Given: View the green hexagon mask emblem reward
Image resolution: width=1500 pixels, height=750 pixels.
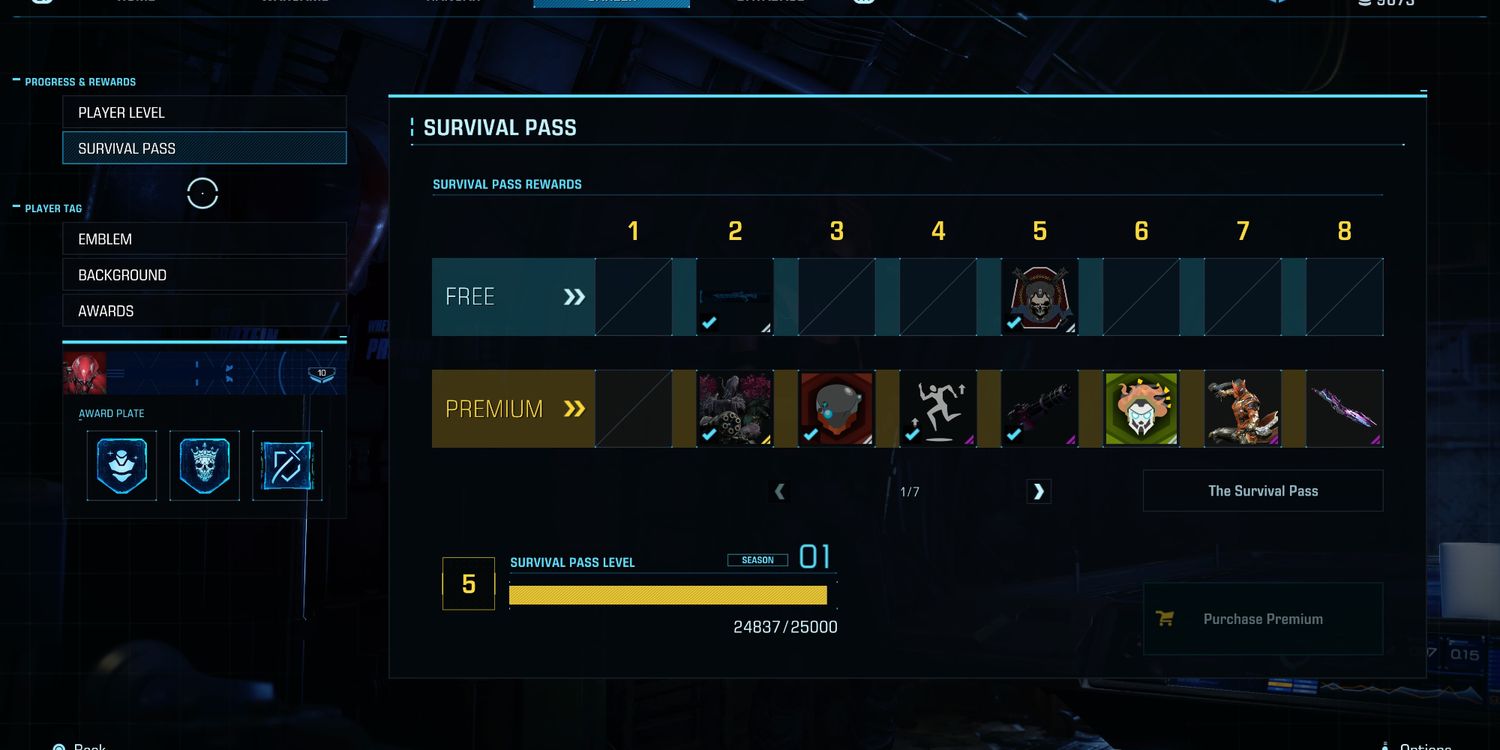Looking at the screenshot, I should [x=1141, y=408].
